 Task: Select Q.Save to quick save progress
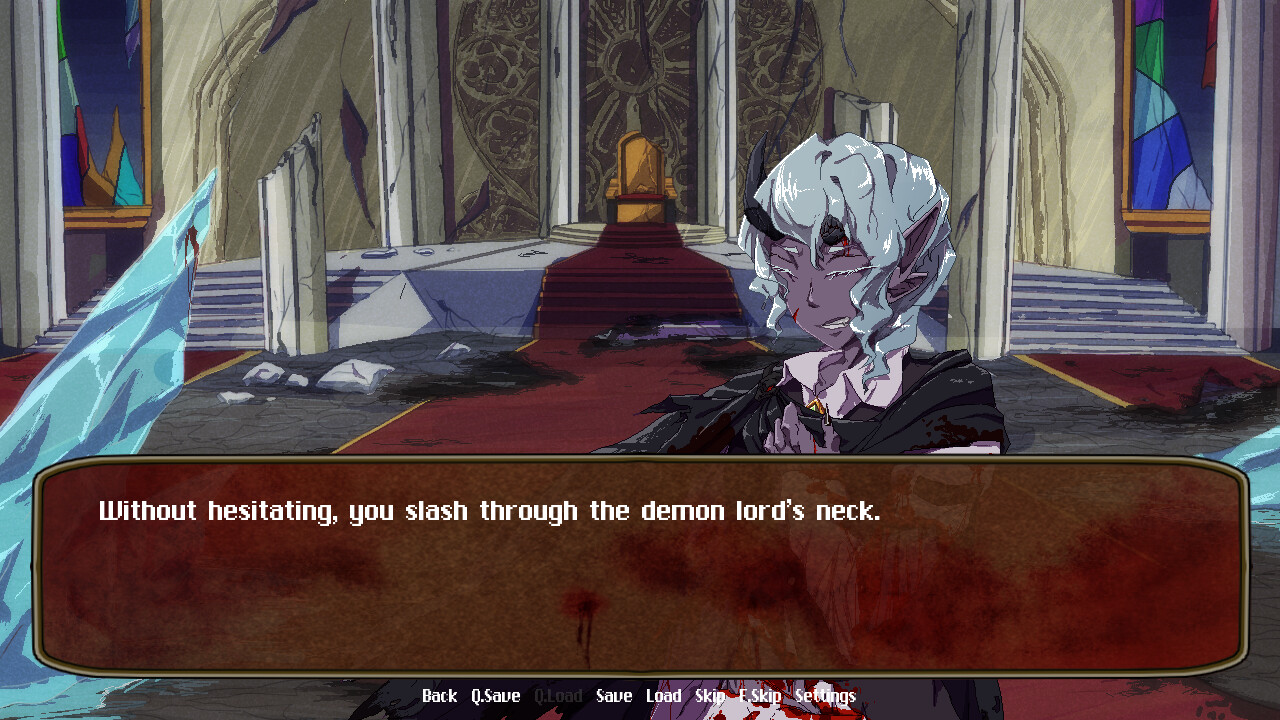[495, 695]
